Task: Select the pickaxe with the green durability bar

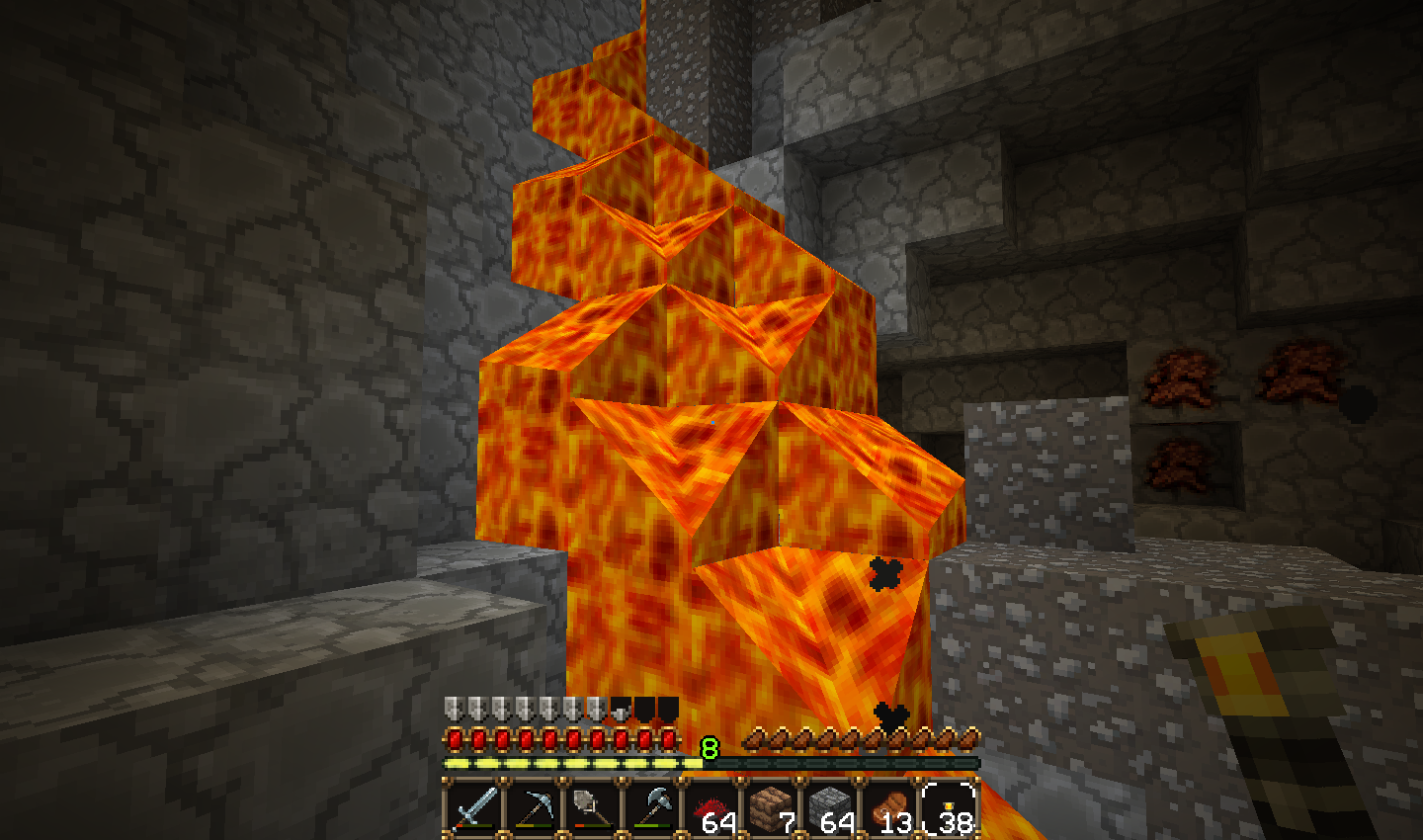Action: (x=653, y=808)
